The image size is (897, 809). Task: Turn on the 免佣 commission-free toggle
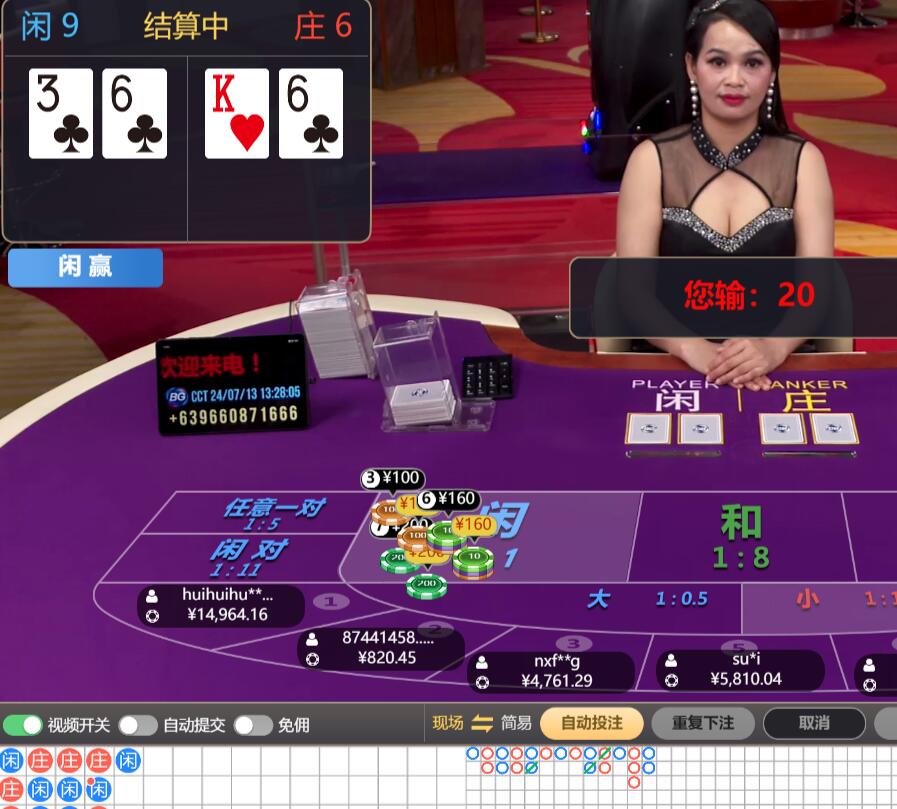coord(254,725)
